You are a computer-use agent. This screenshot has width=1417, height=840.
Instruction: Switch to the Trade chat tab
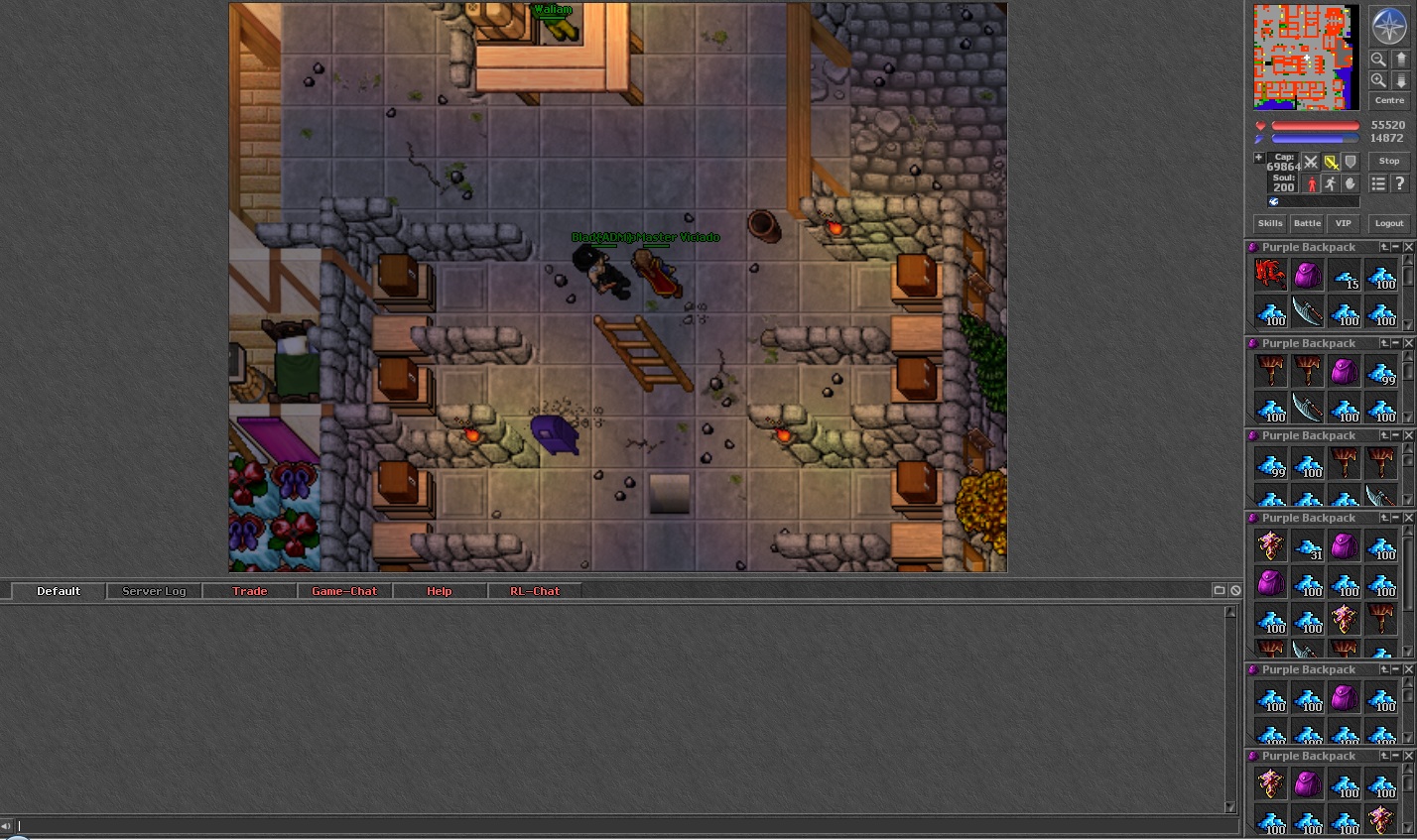249,591
